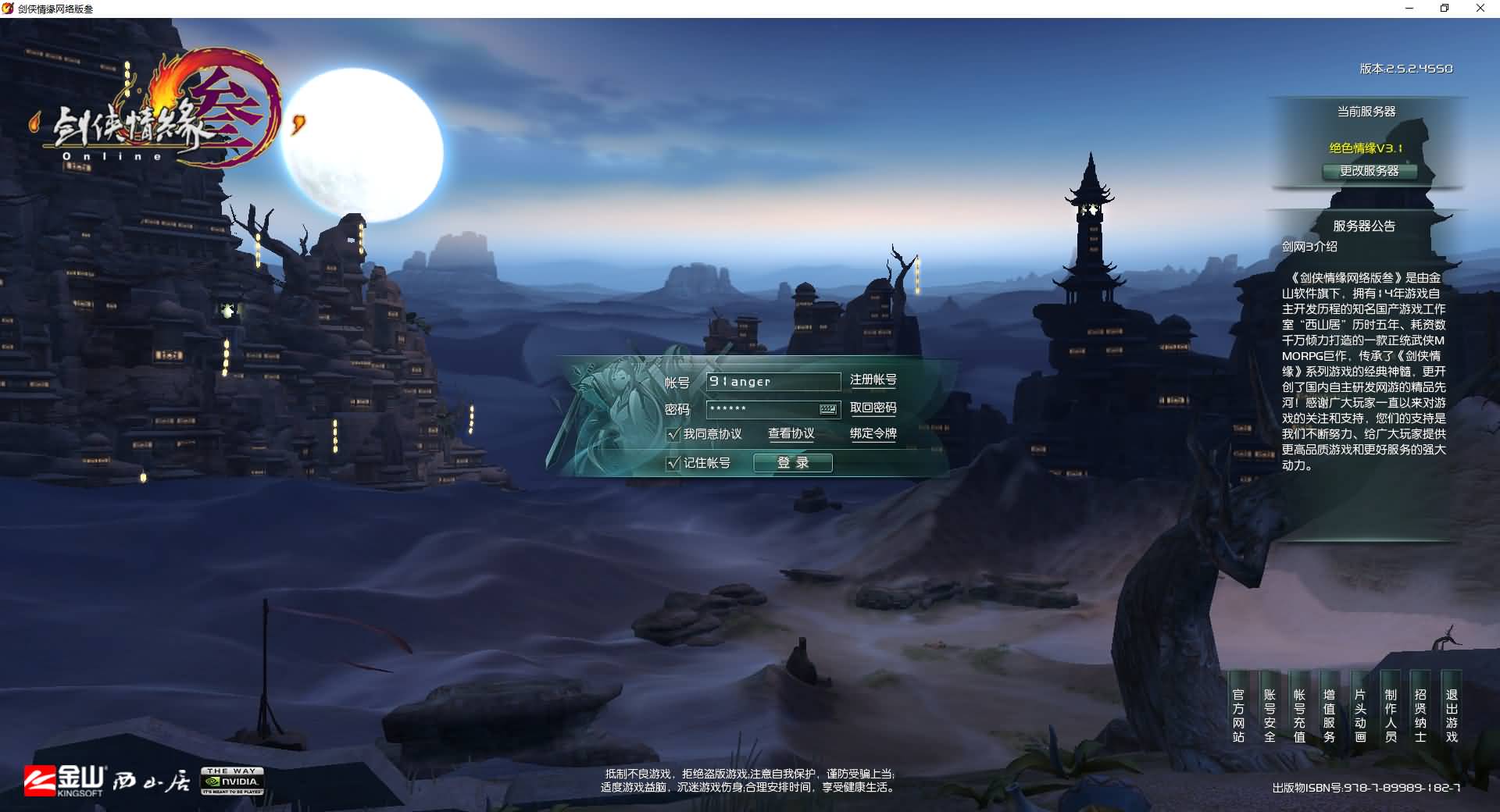Open the soft keyboard icon in password field

828,409
